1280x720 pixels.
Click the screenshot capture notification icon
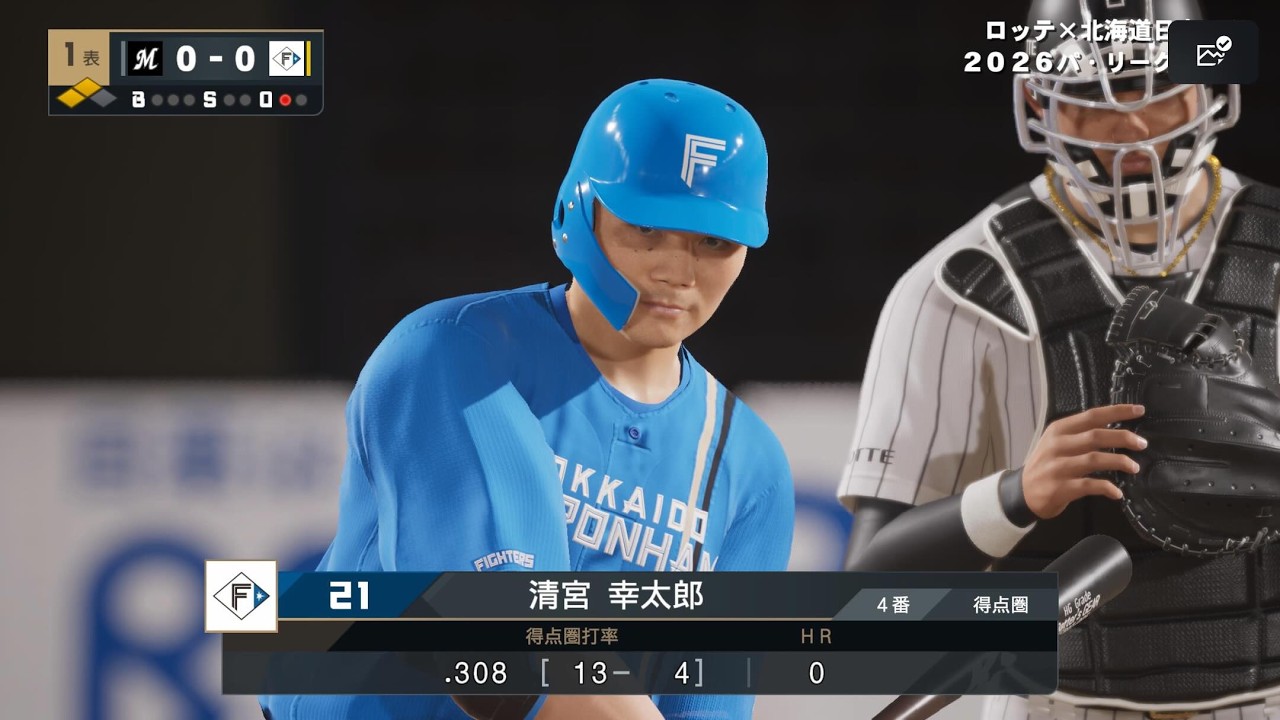coord(1213,52)
